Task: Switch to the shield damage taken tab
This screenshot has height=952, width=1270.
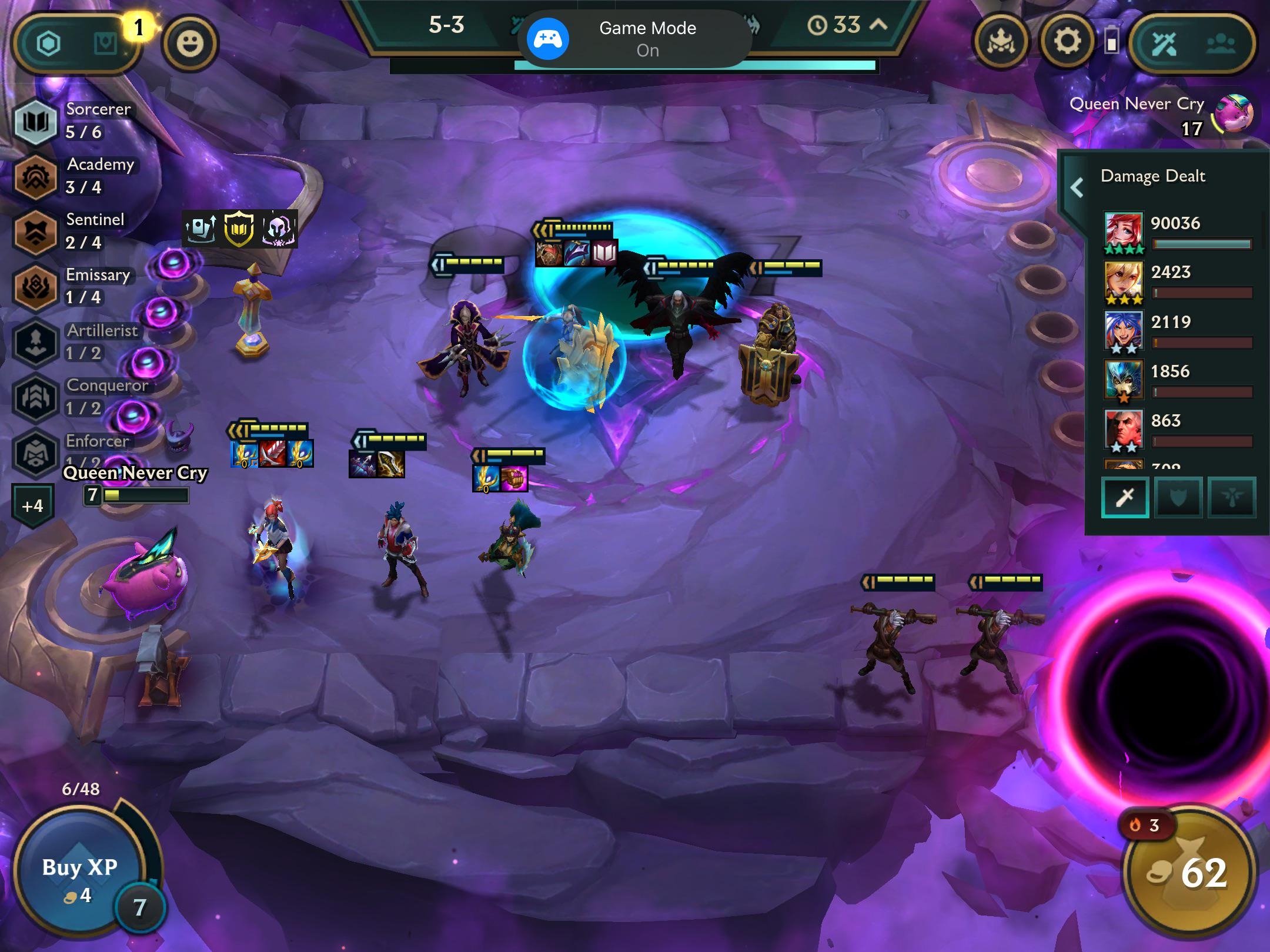Action: click(1178, 498)
